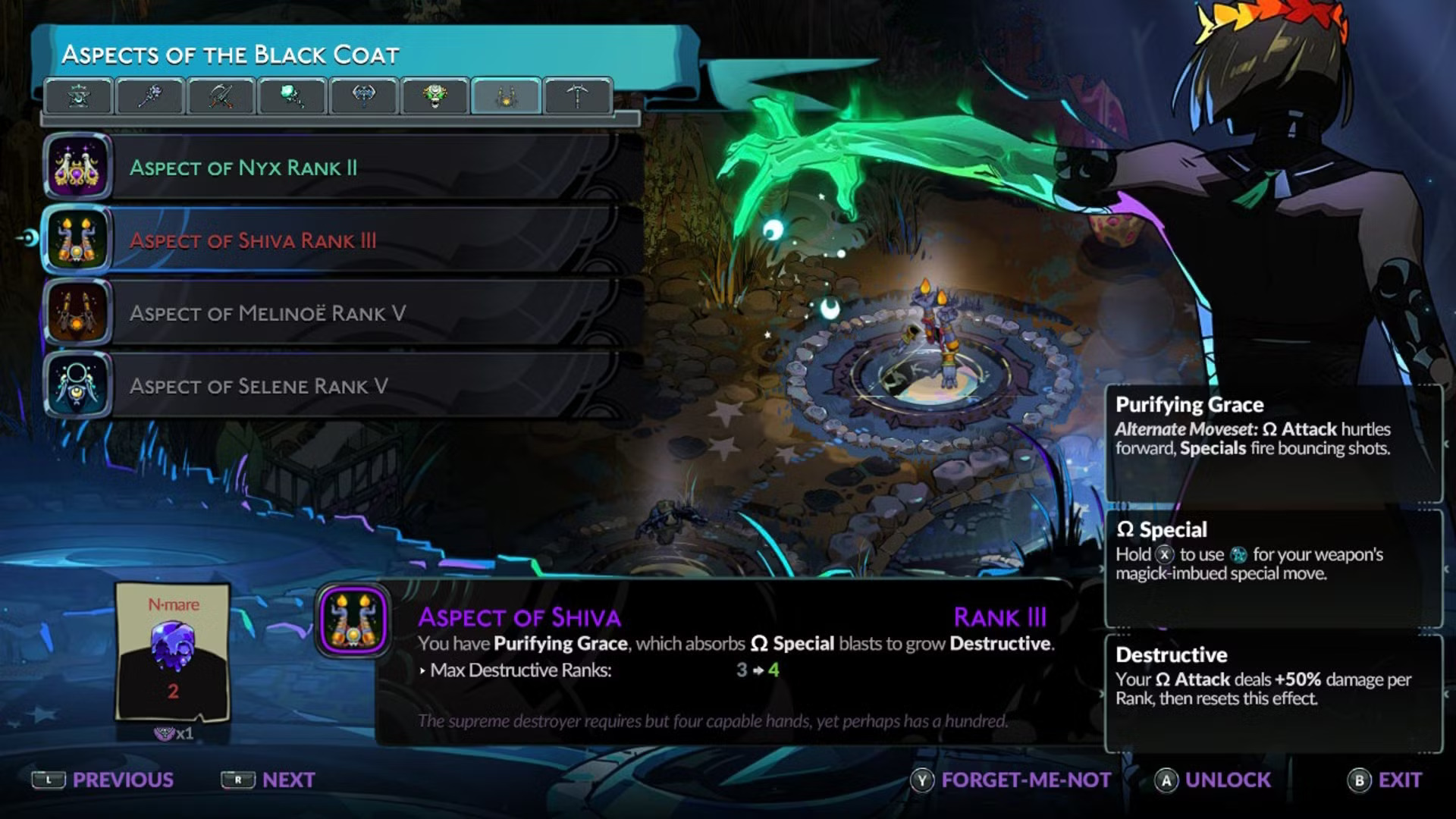Switch to the argent skull weapon tab
This screenshot has width=1456, height=819.
coord(435,96)
